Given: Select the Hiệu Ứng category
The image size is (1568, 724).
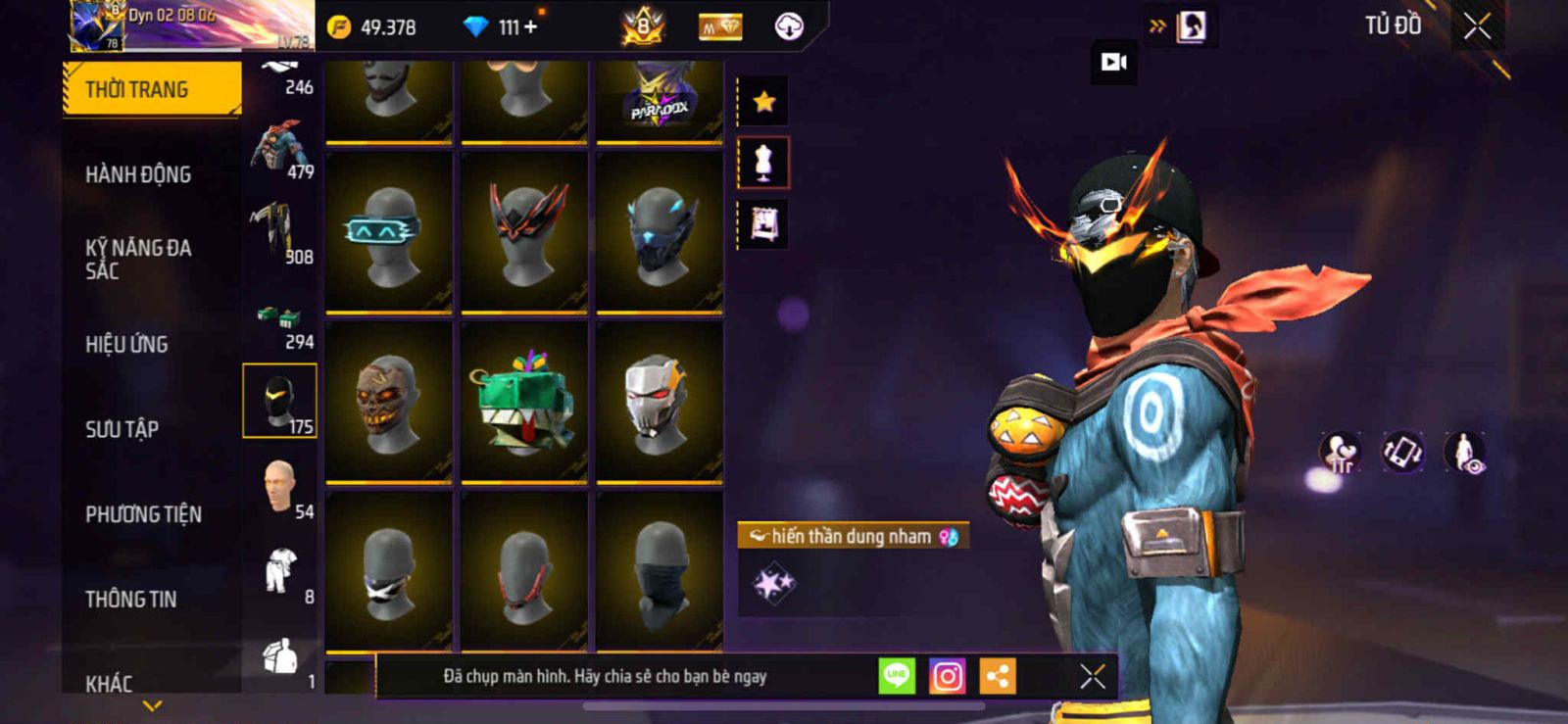Looking at the screenshot, I should (x=126, y=344).
